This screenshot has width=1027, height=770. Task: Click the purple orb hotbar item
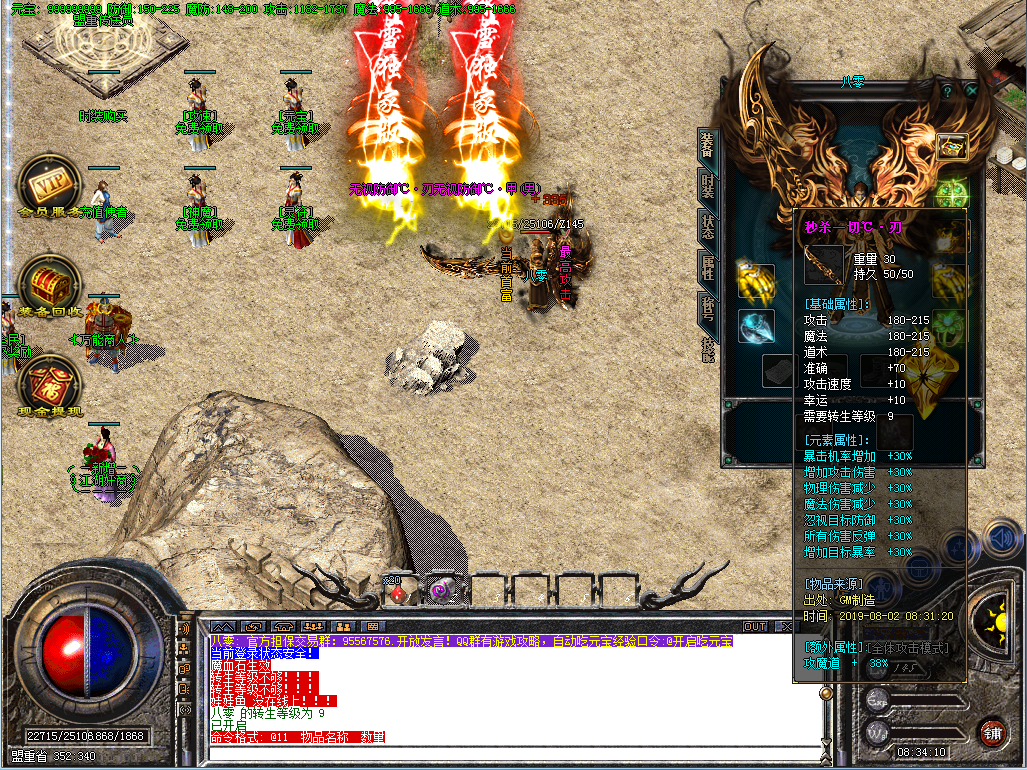click(x=440, y=592)
